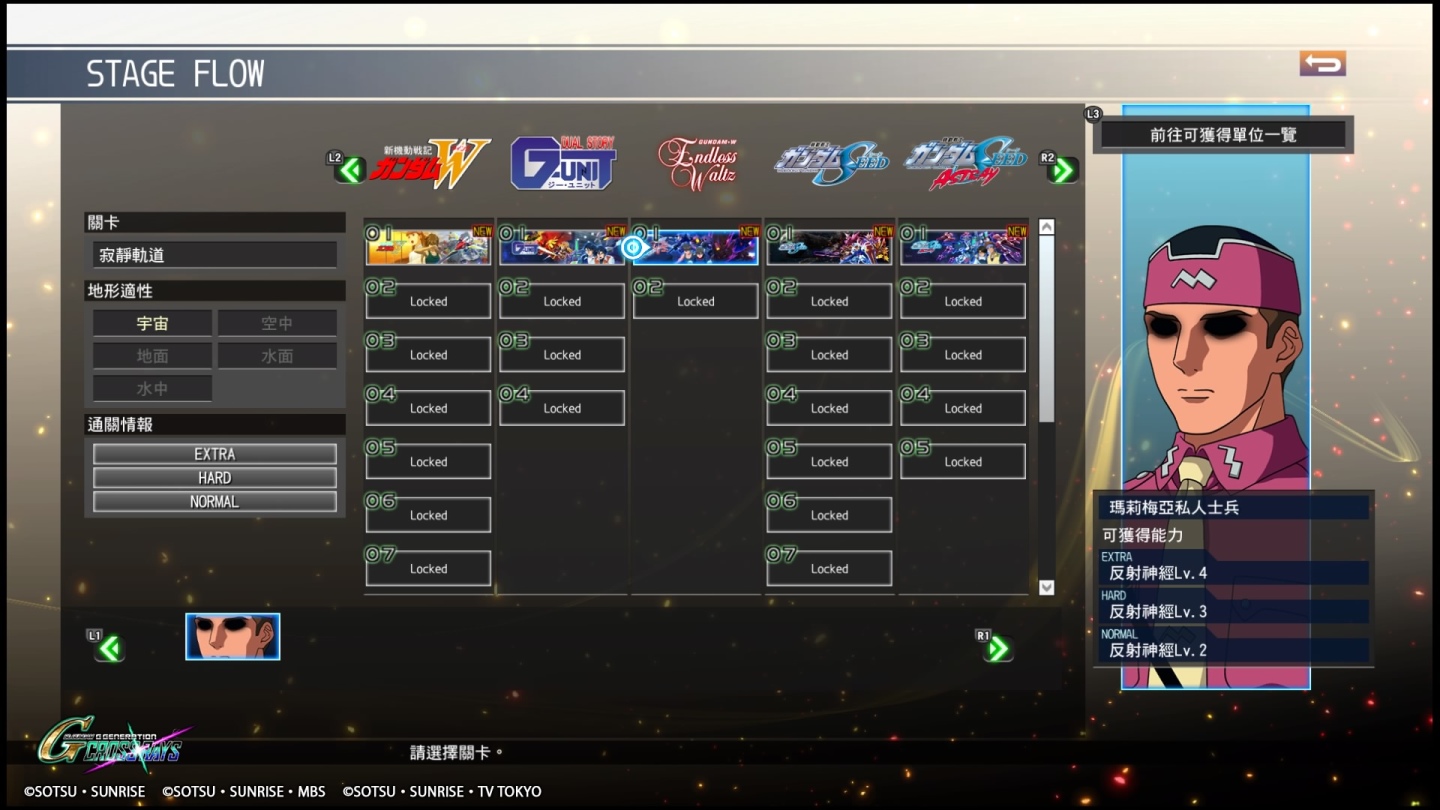Toggle the 空中 terrain option
Screen dimensions: 1440x810
point(276,322)
